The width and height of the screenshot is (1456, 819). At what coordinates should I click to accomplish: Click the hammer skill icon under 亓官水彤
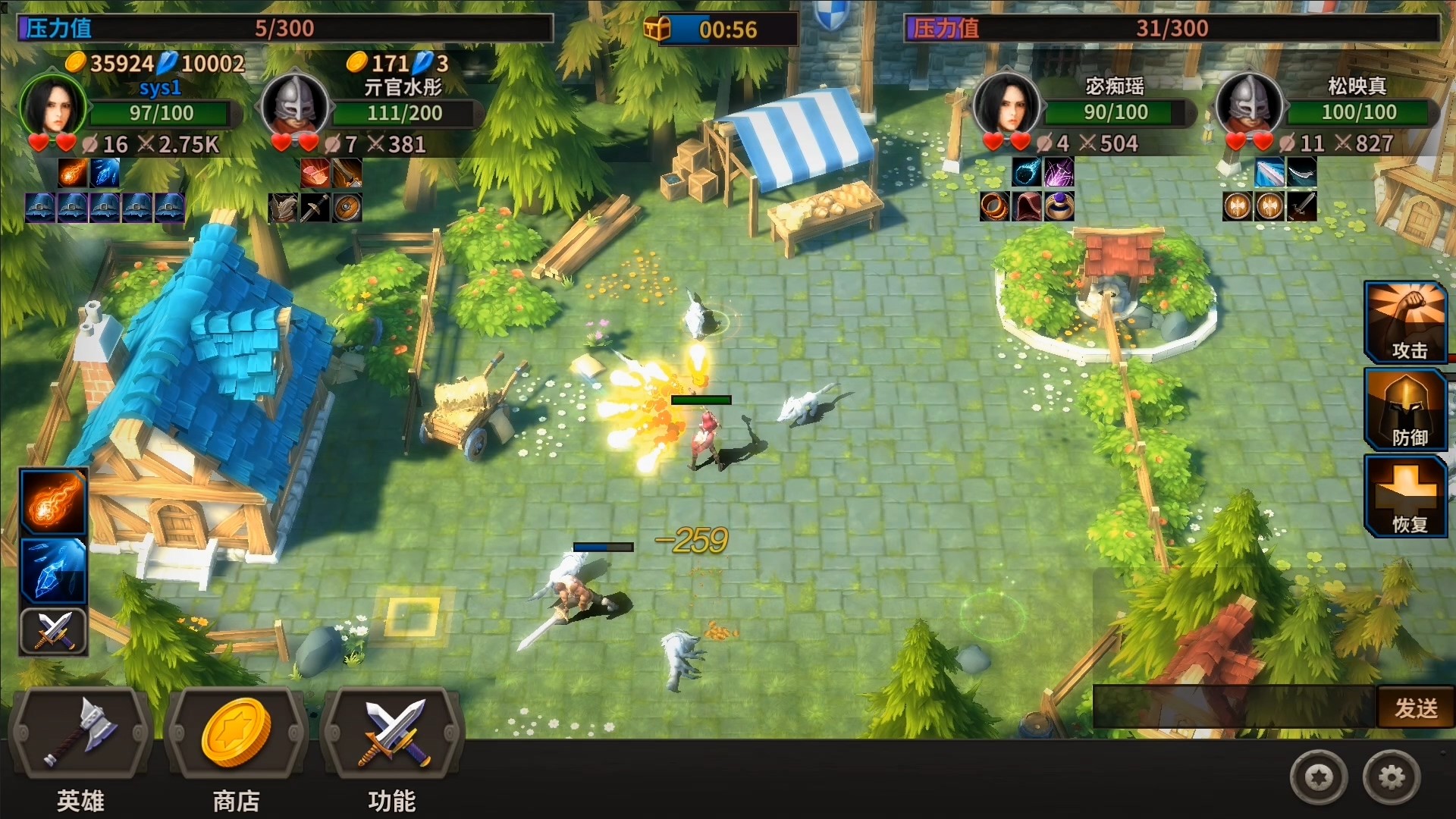coord(314,173)
